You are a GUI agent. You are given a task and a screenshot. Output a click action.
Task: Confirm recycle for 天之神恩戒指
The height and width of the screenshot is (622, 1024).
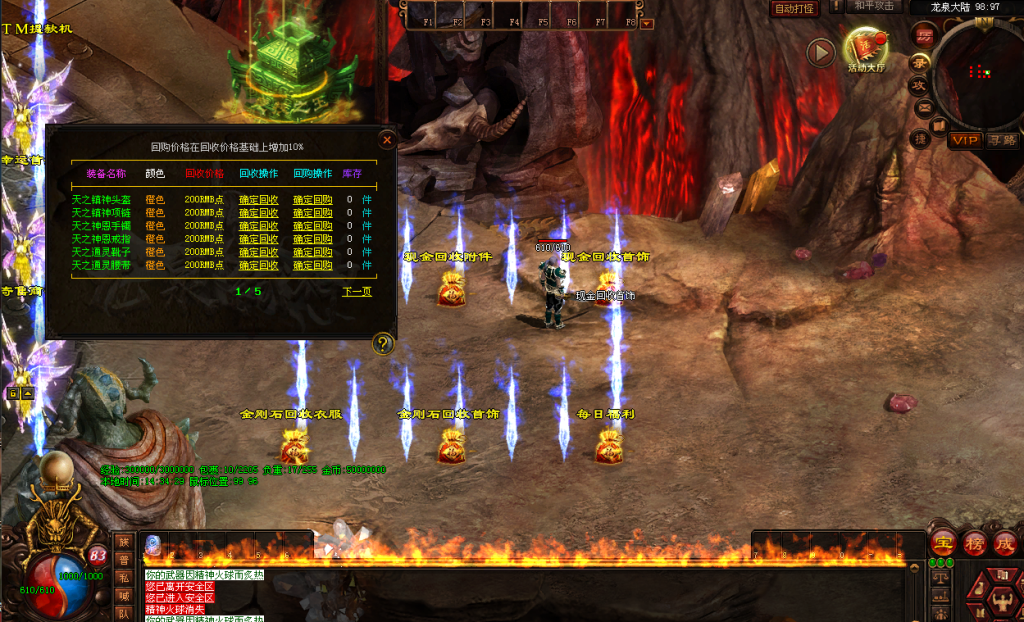(x=258, y=239)
